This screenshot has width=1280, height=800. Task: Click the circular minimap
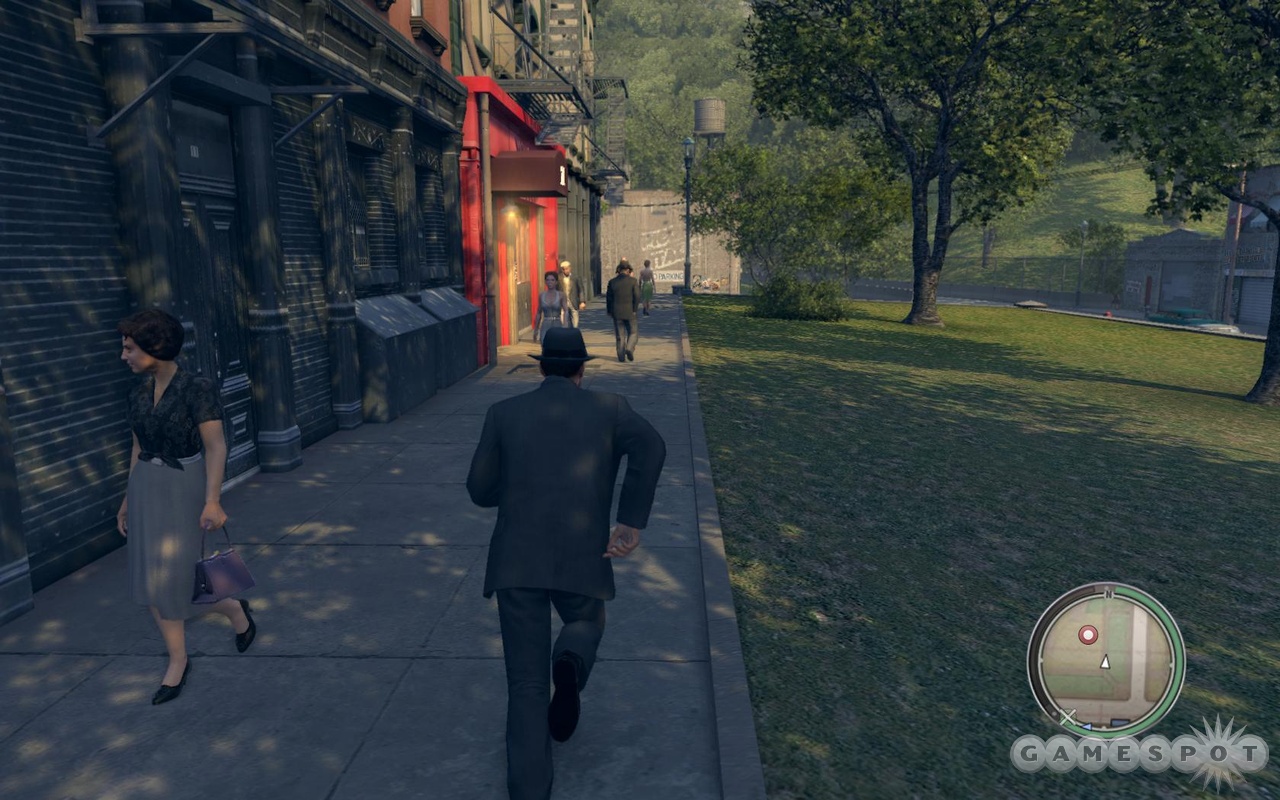tap(1106, 660)
